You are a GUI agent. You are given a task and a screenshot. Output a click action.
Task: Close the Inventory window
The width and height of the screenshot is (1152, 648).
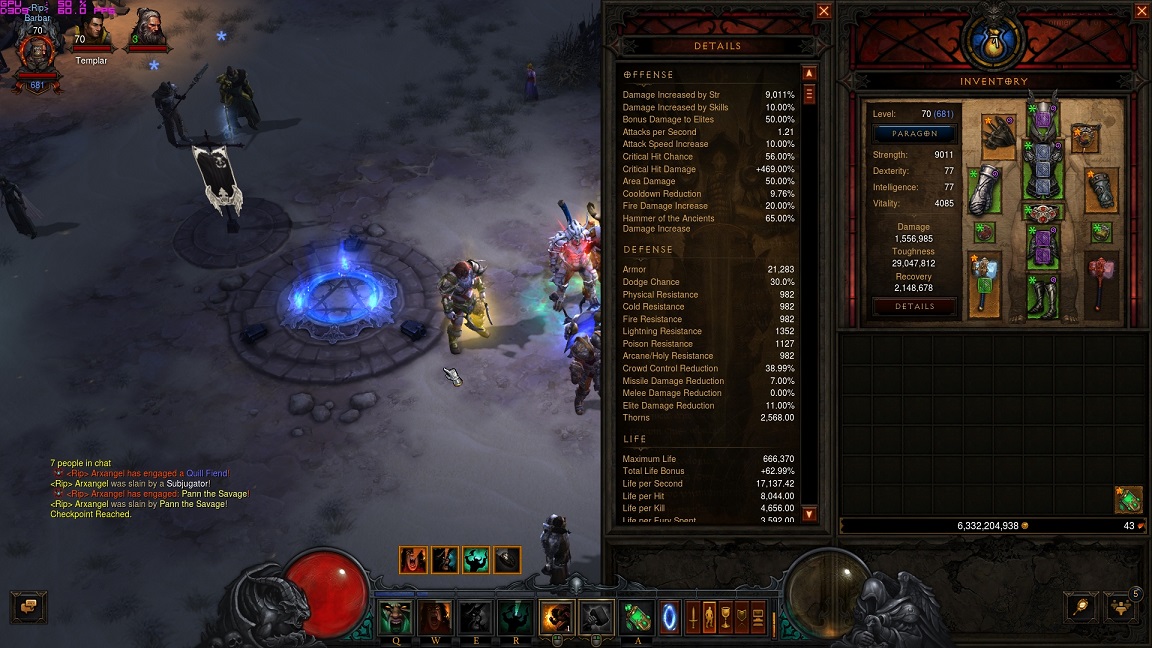(x=1142, y=11)
